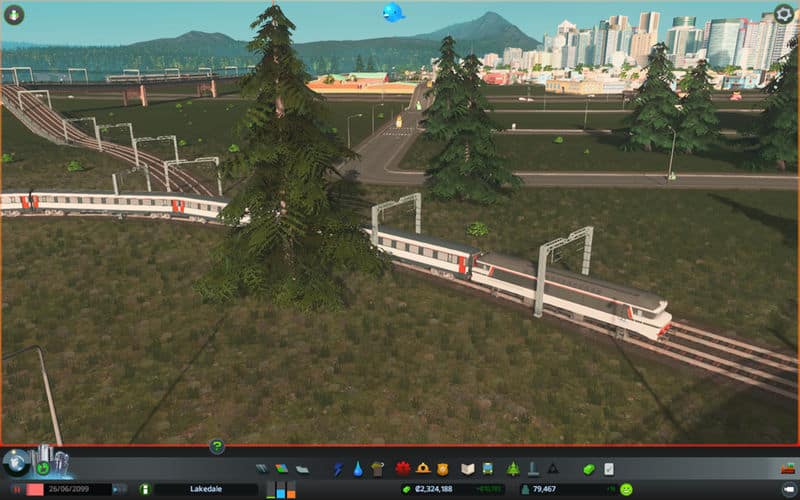Open the Roads build menu
The width and height of the screenshot is (800, 500).
click(262, 468)
